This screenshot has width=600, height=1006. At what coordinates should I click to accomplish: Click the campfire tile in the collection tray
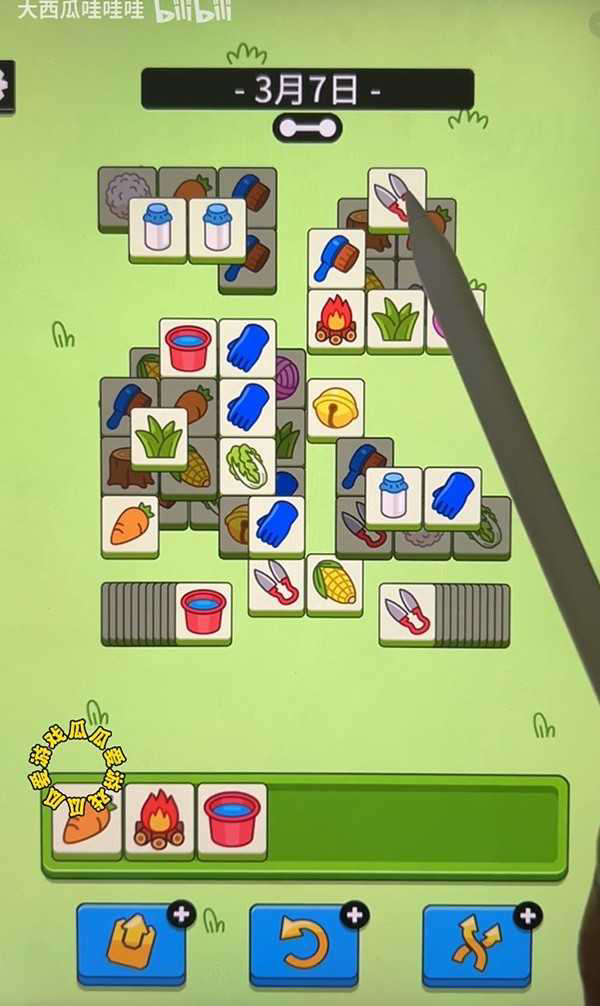tap(160, 820)
